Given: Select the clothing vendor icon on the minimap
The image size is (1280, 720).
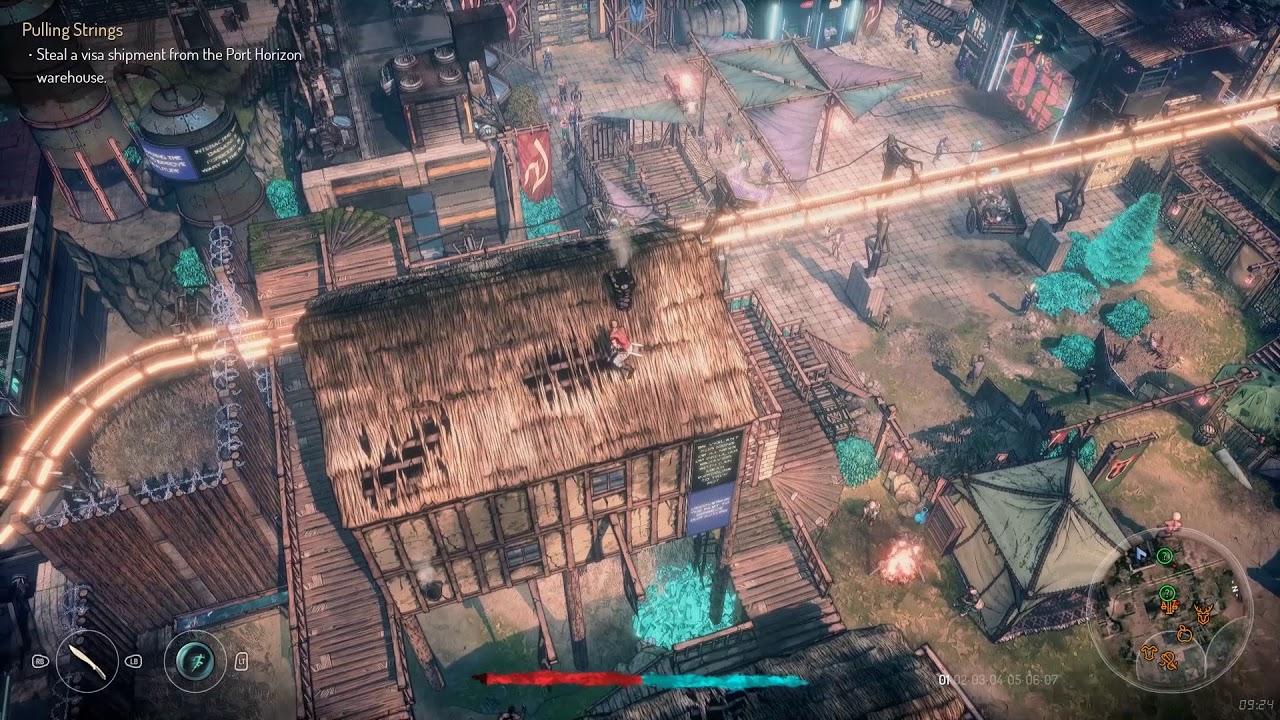Looking at the screenshot, I should [x=1147, y=653].
